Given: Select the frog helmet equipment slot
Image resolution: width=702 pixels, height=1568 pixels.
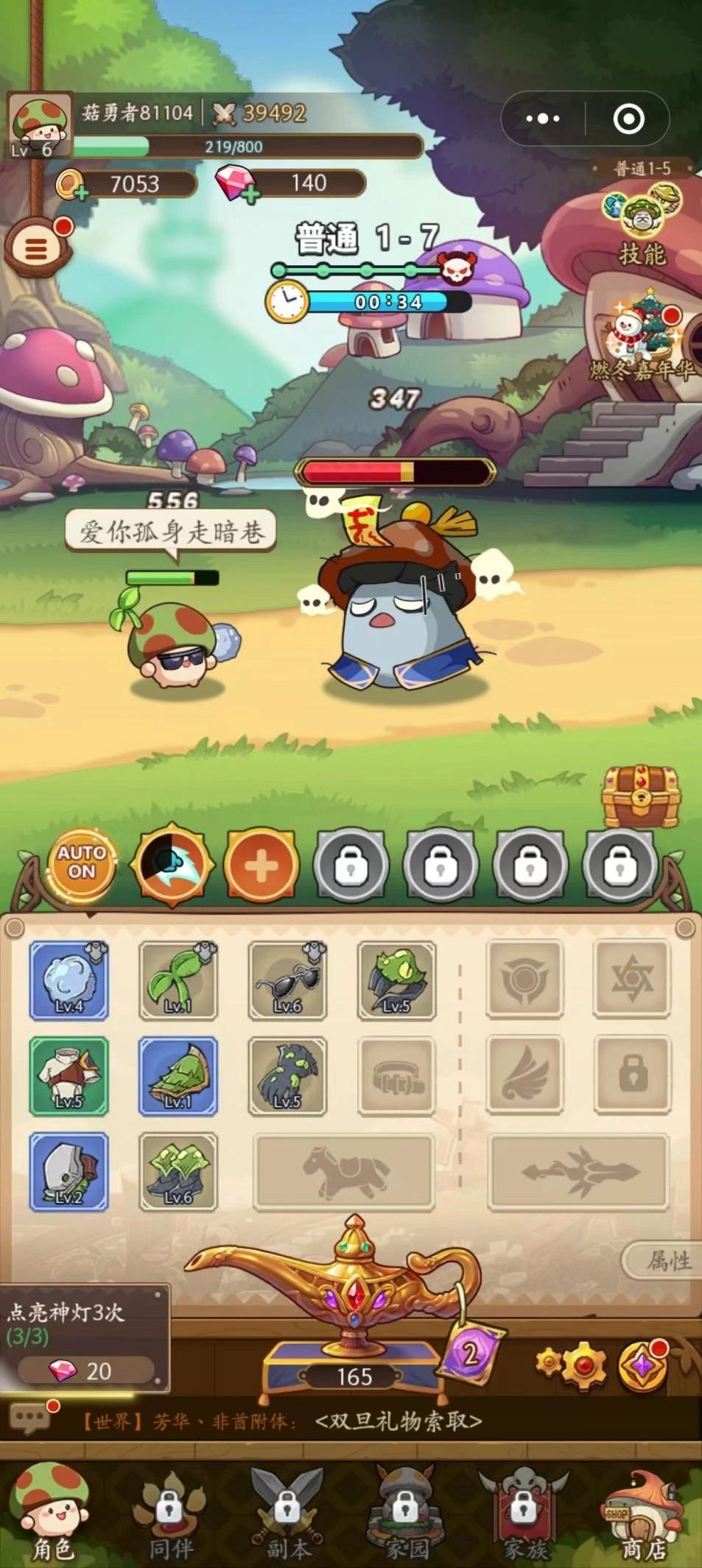Looking at the screenshot, I should [396, 980].
